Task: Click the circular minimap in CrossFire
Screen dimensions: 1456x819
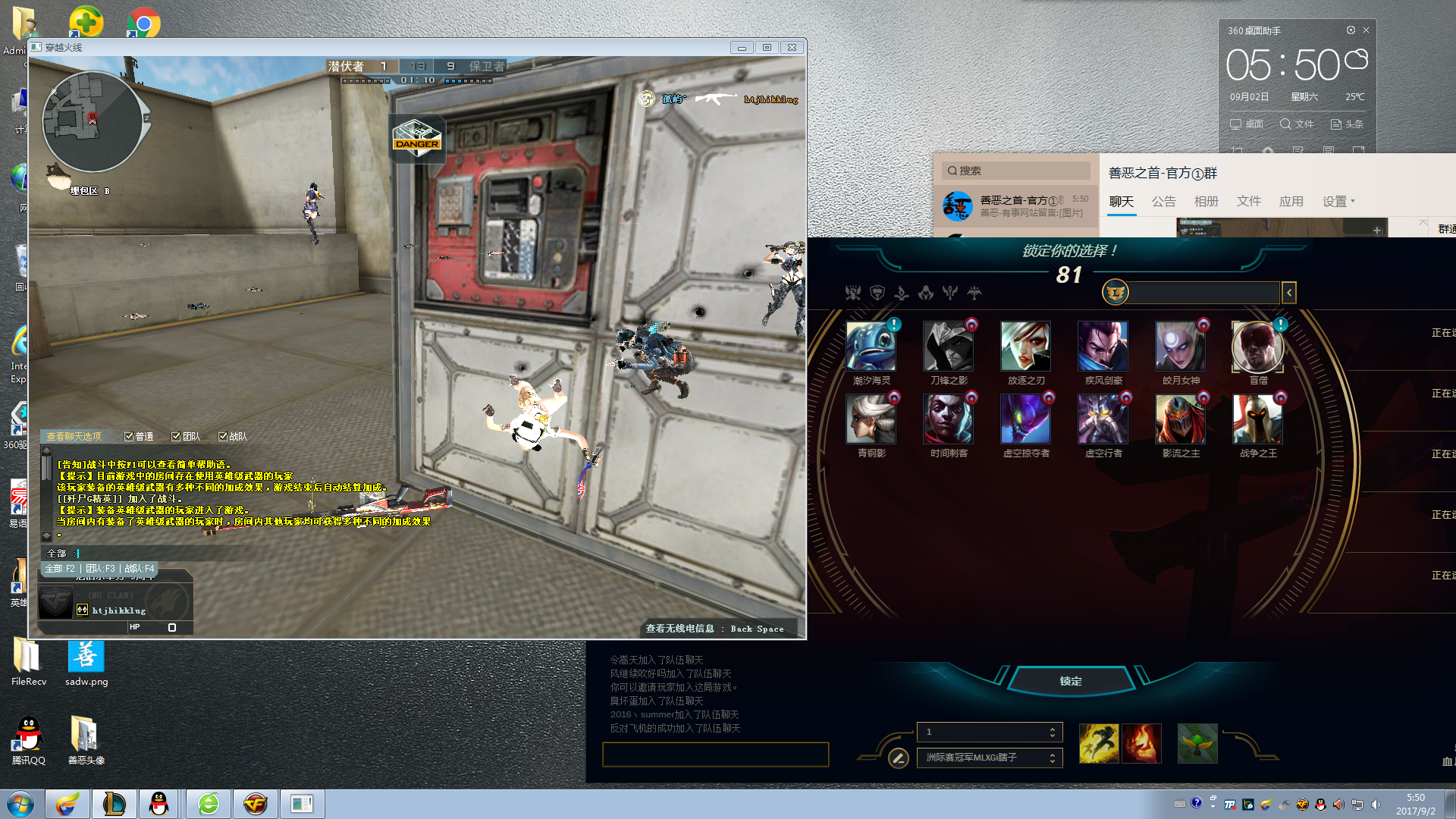Action: [92, 121]
